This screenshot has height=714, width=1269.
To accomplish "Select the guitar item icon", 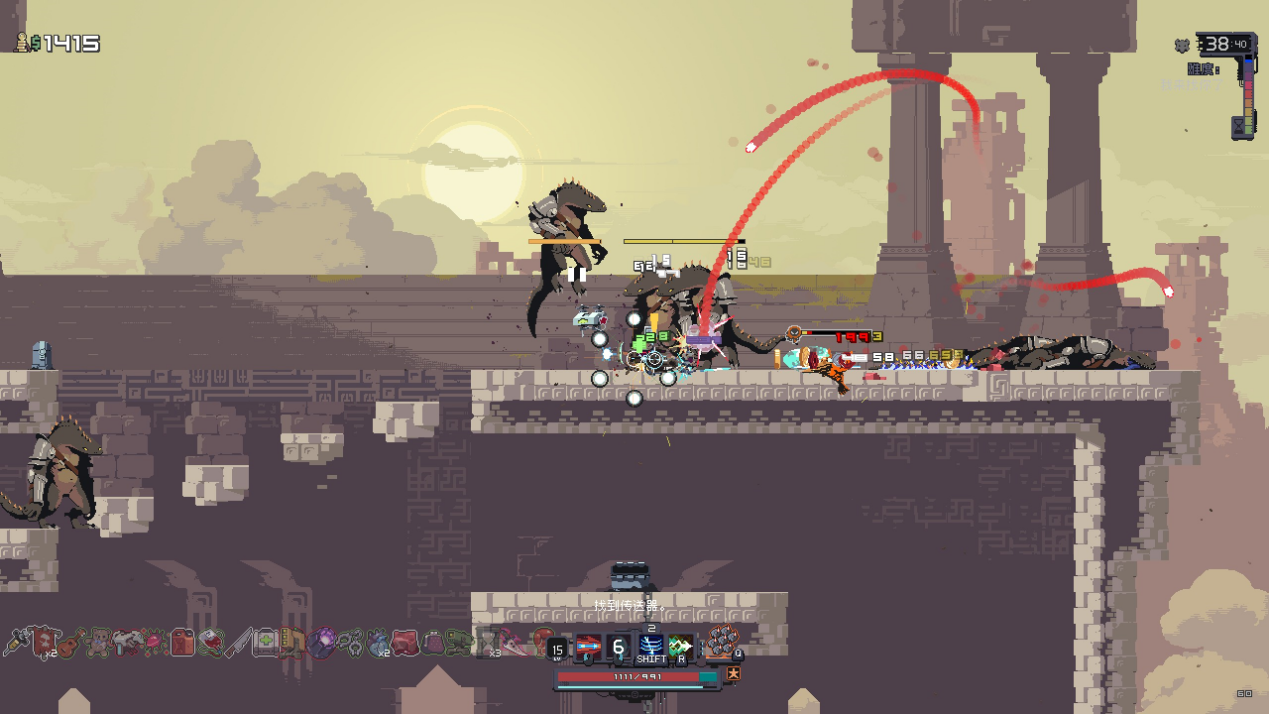I will (69, 643).
